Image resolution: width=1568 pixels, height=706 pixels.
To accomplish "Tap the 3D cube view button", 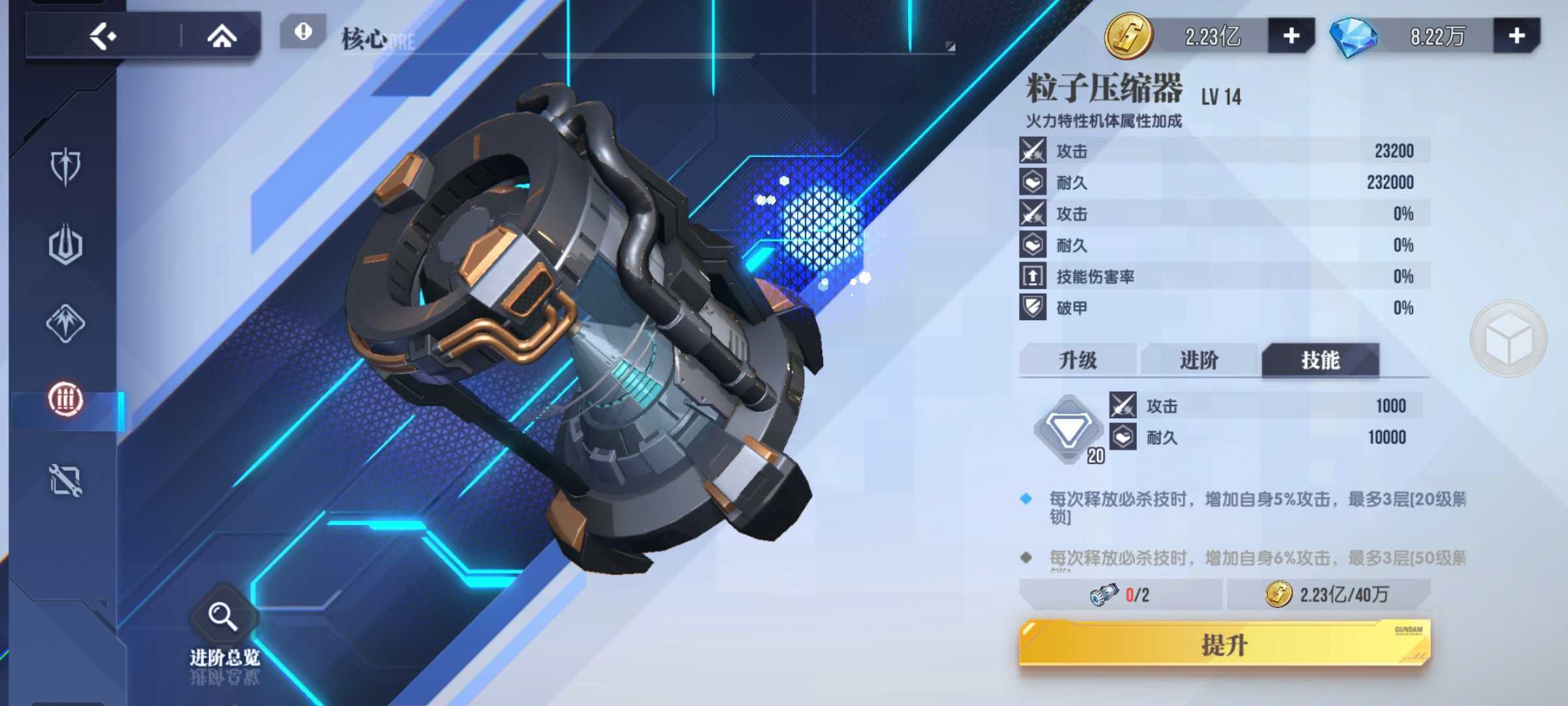I will pyautogui.click(x=1508, y=339).
